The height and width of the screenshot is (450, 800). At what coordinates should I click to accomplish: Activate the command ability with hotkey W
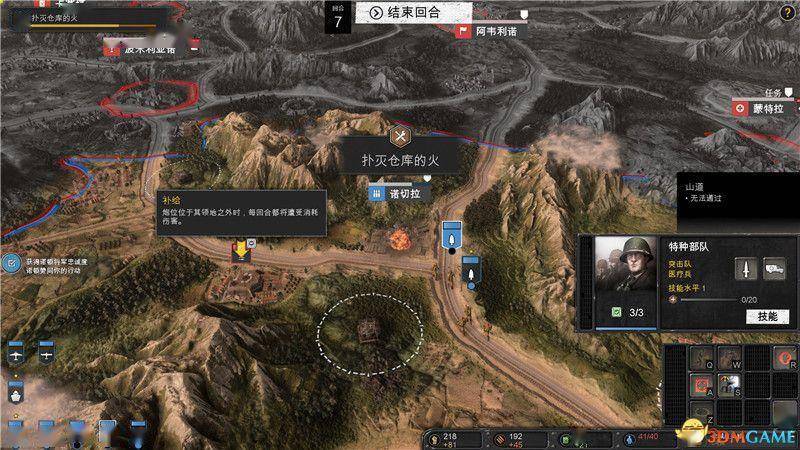pos(731,358)
